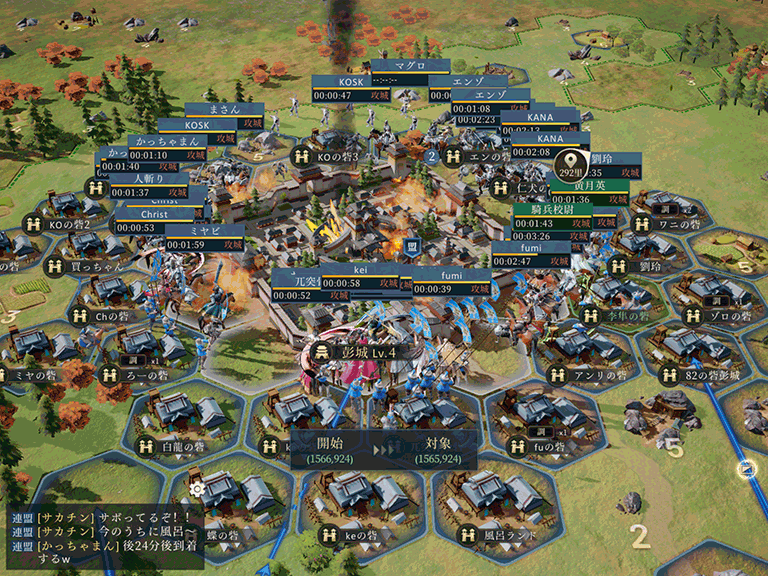Open the 風呂ランド fortress label
Image resolution: width=768 pixels, height=576 pixels.
pyautogui.click(x=506, y=535)
